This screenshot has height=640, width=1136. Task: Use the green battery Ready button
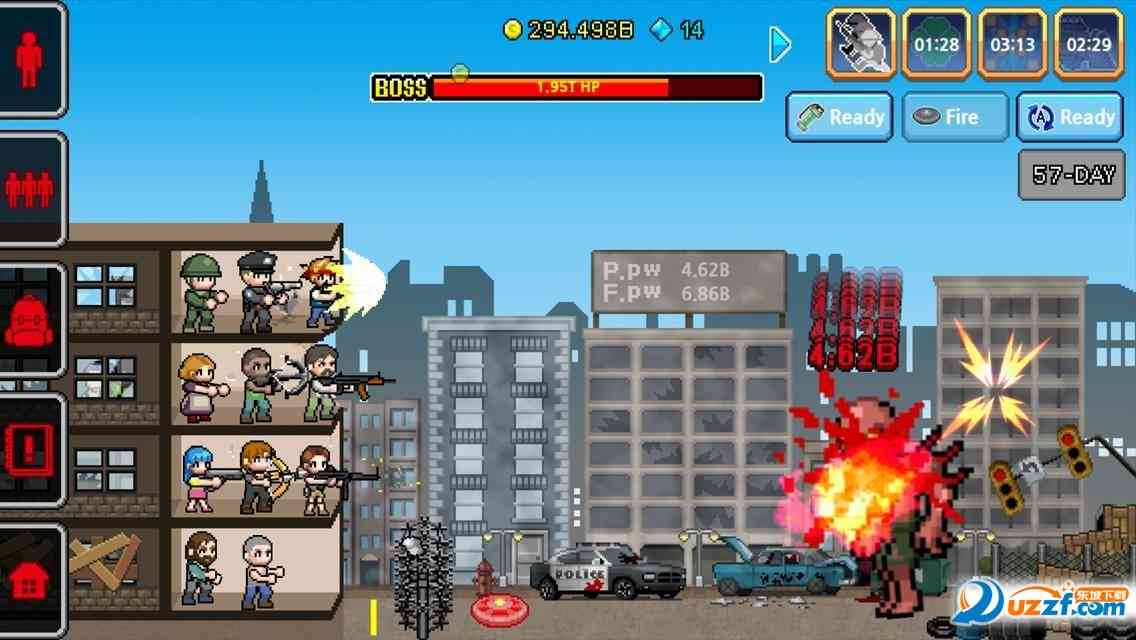pos(840,117)
